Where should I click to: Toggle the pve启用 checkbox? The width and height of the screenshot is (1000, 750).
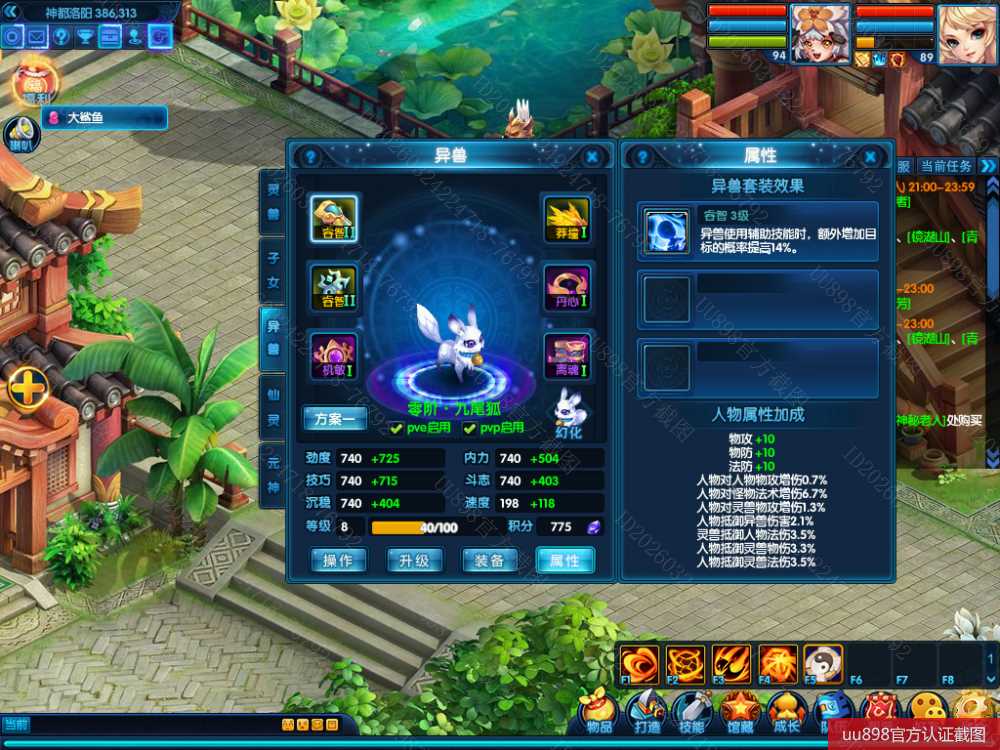(397, 428)
